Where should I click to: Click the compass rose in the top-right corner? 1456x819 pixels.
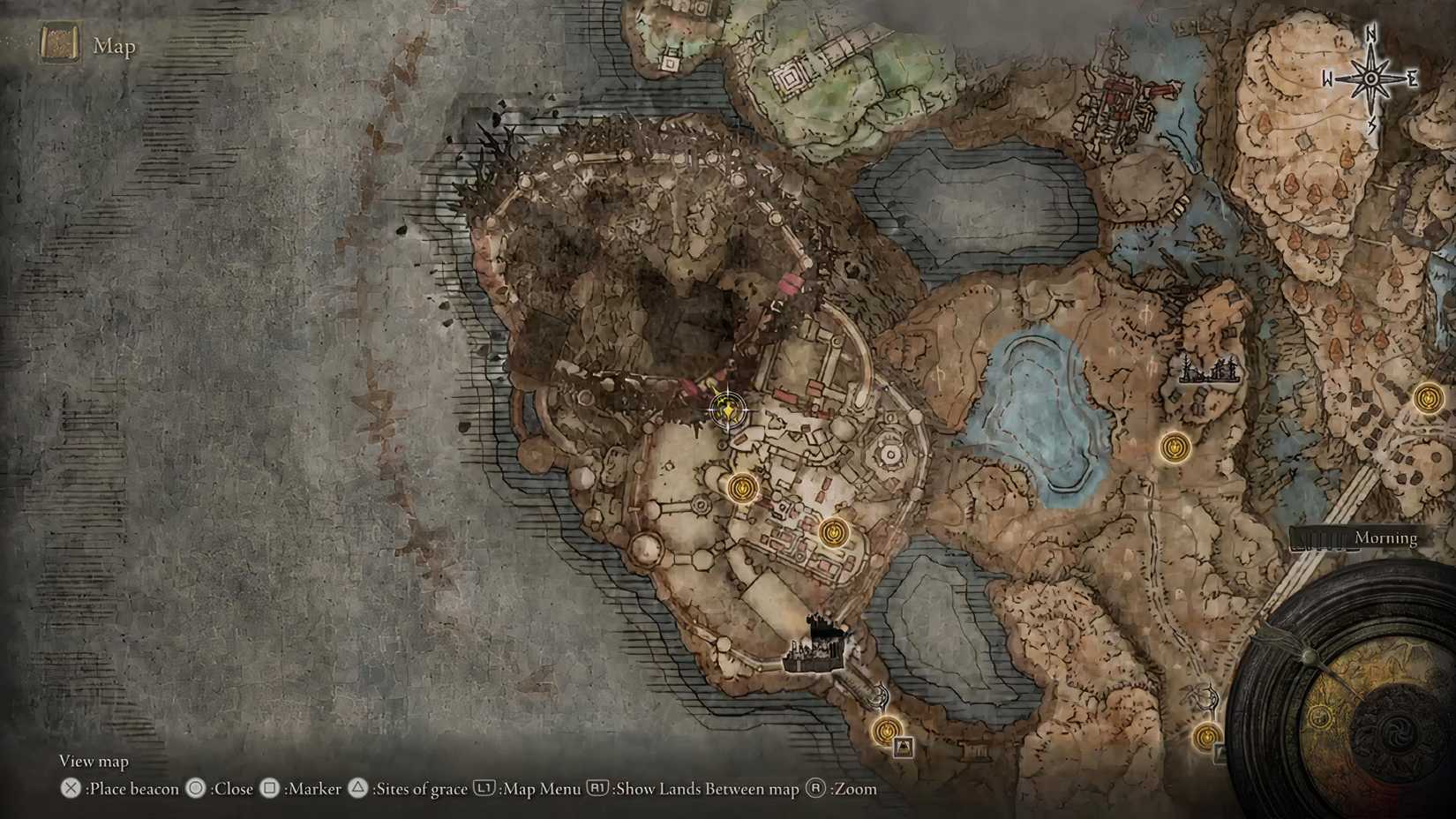(1371, 78)
